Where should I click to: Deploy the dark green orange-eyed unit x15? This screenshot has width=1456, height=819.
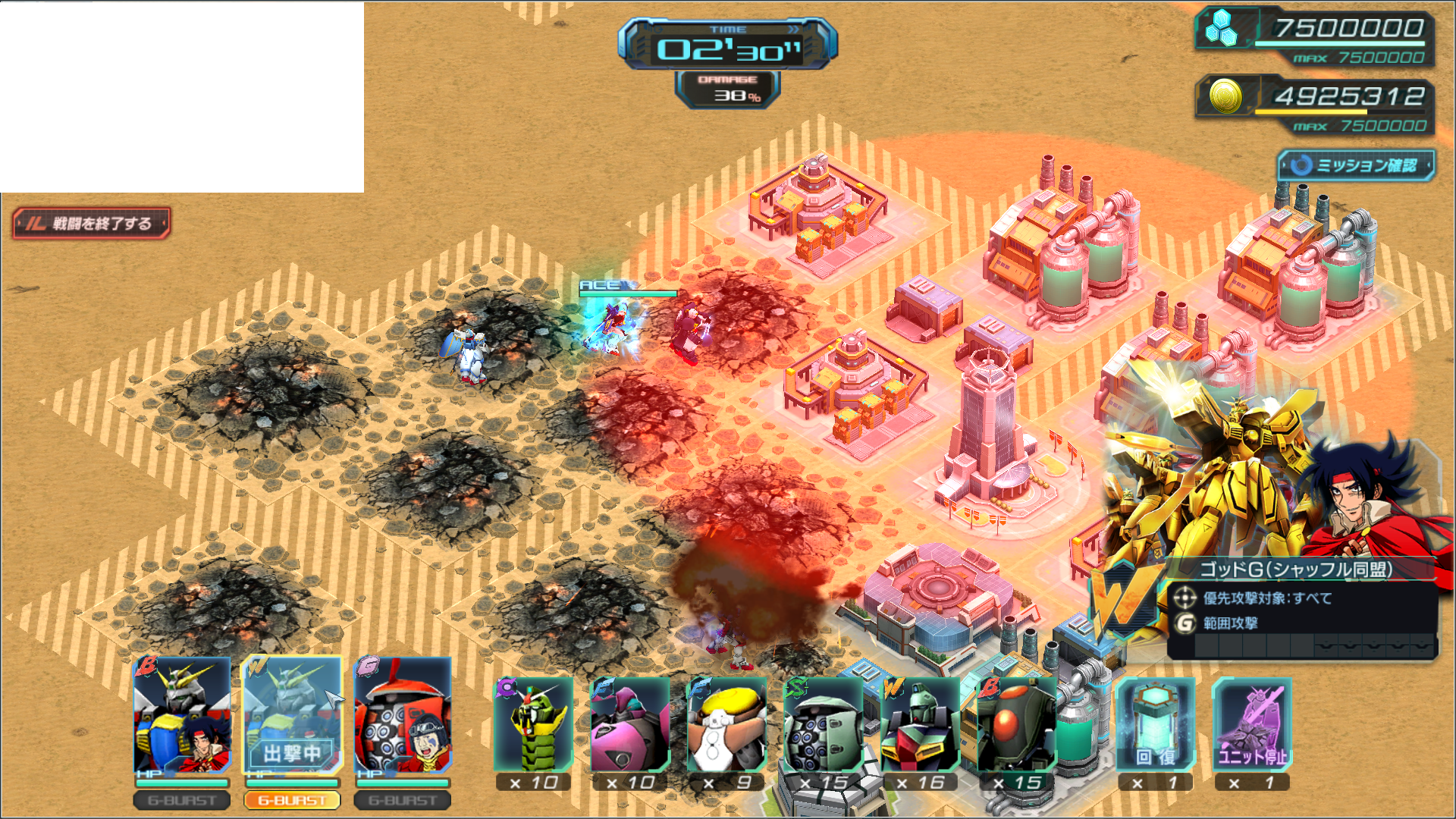click(x=1016, y=726)
